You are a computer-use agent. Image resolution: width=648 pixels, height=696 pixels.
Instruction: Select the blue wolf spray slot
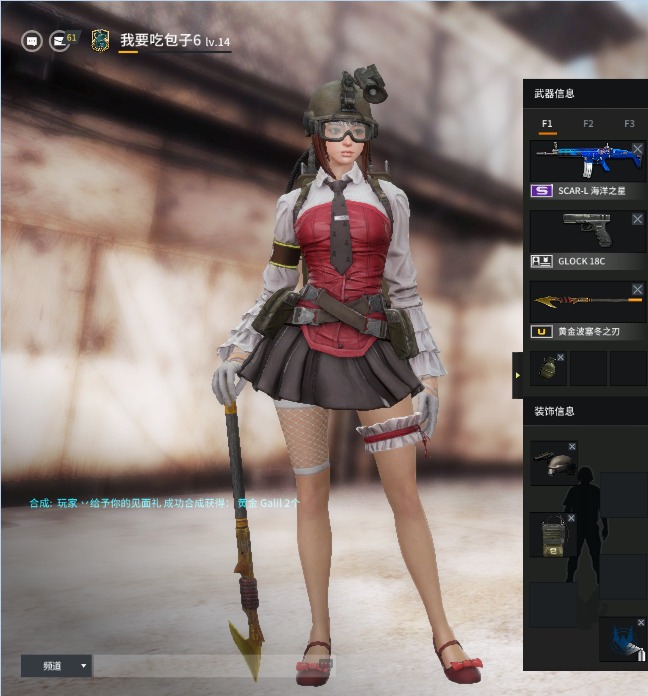click(621, 640)
